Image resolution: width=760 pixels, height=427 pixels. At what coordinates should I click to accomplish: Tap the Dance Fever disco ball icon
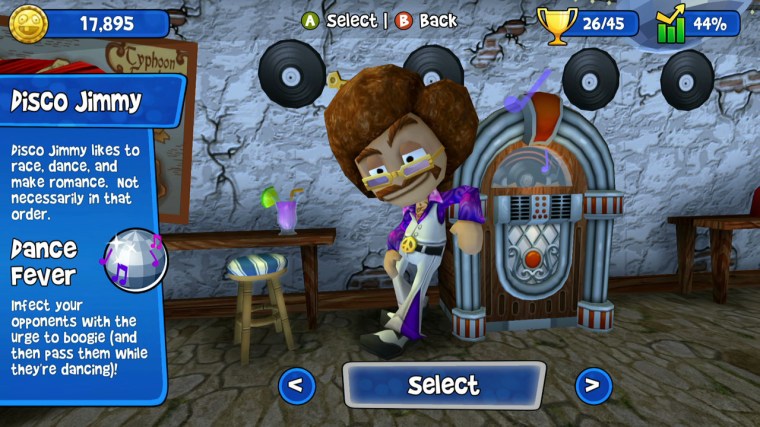pyautogui.click(x=137, y=259)
